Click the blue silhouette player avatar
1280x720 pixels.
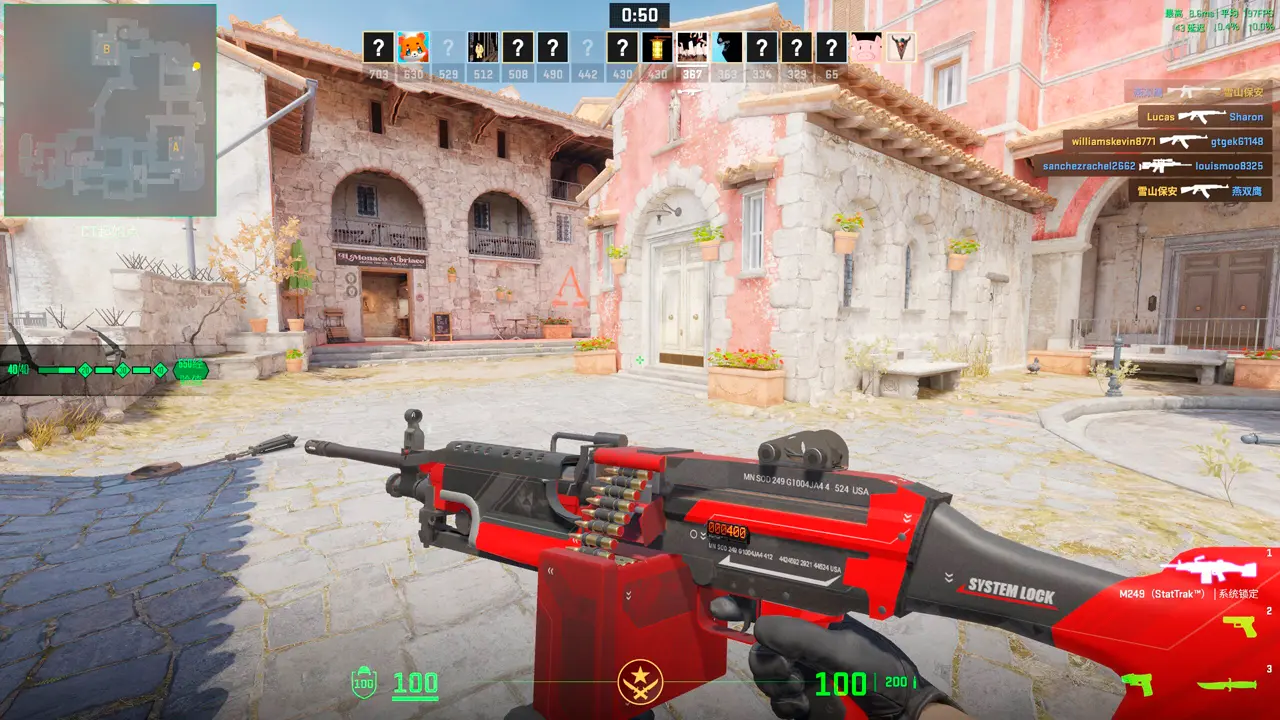pyautogui.click(x=727, y=47)
